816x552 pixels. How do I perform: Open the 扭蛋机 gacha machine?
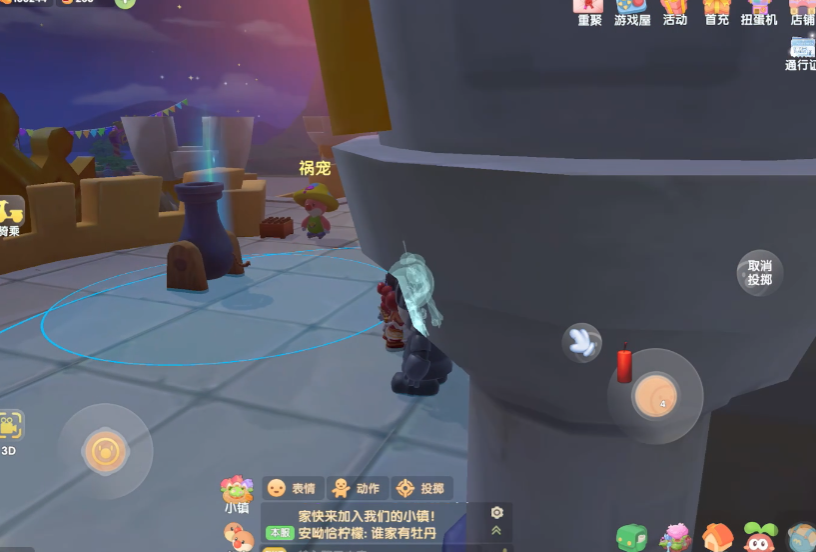(x=758, y=10)
